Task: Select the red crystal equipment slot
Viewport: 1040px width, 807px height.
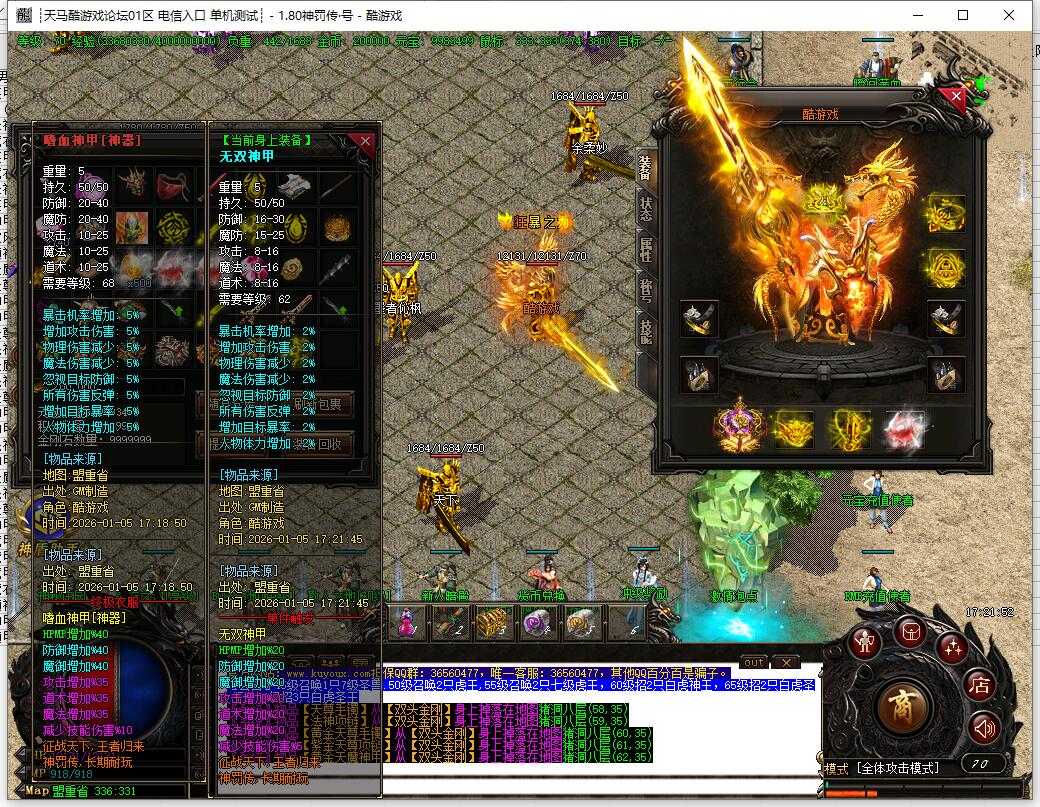Action: (906, 429)
